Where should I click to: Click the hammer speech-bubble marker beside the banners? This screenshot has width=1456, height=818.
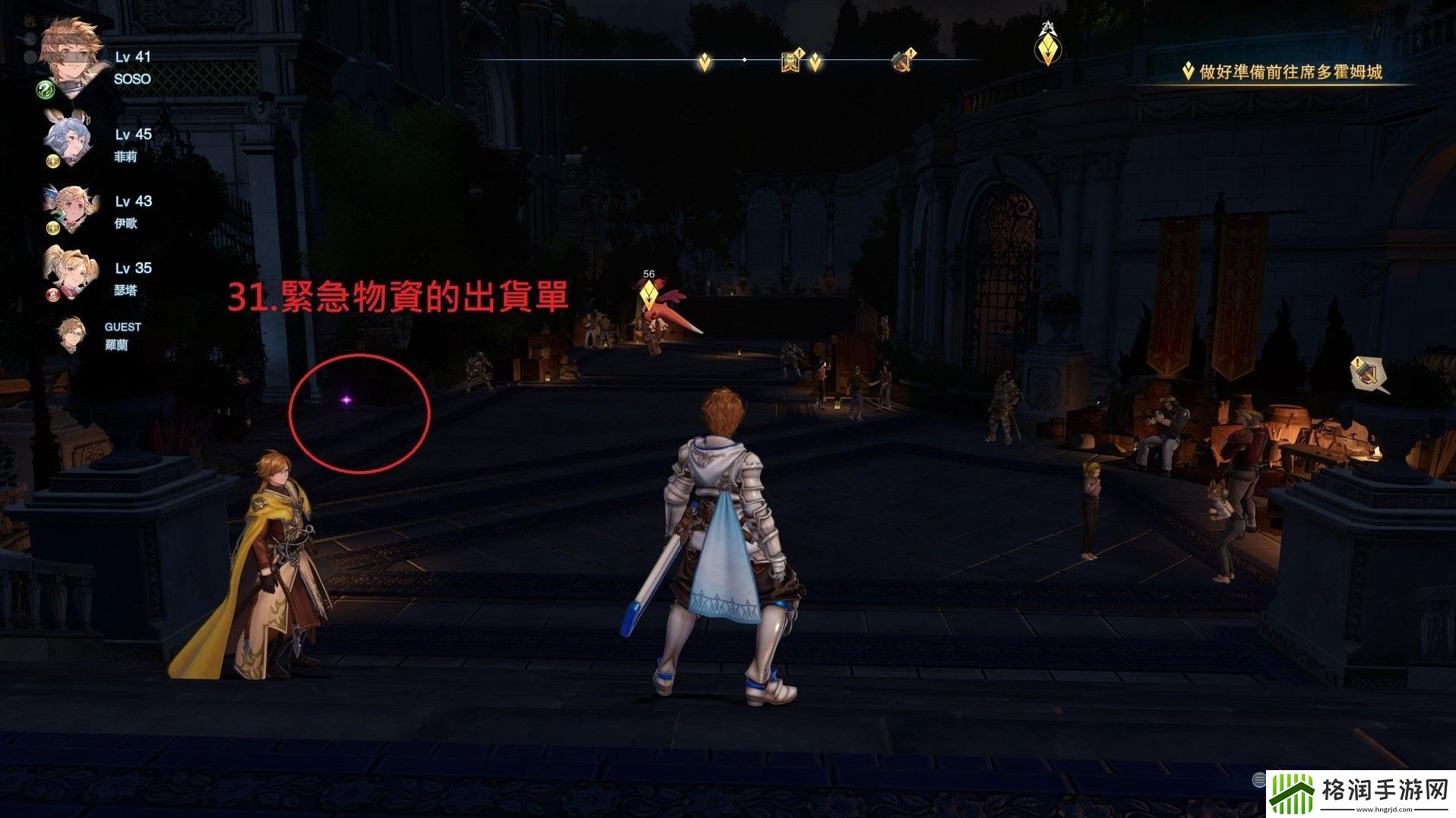click(1367, 373)
